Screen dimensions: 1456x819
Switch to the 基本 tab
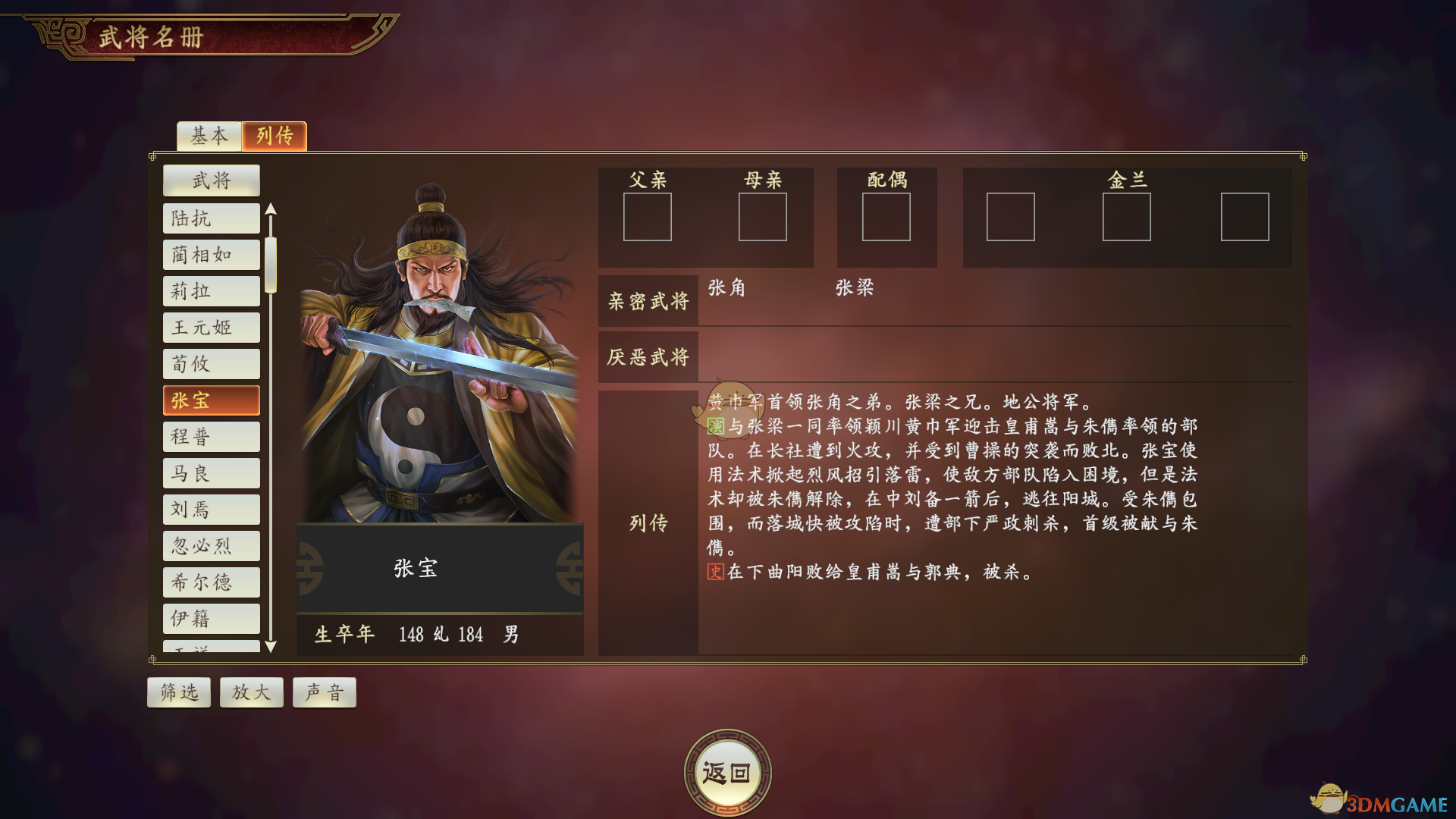[x=209, y=136]
